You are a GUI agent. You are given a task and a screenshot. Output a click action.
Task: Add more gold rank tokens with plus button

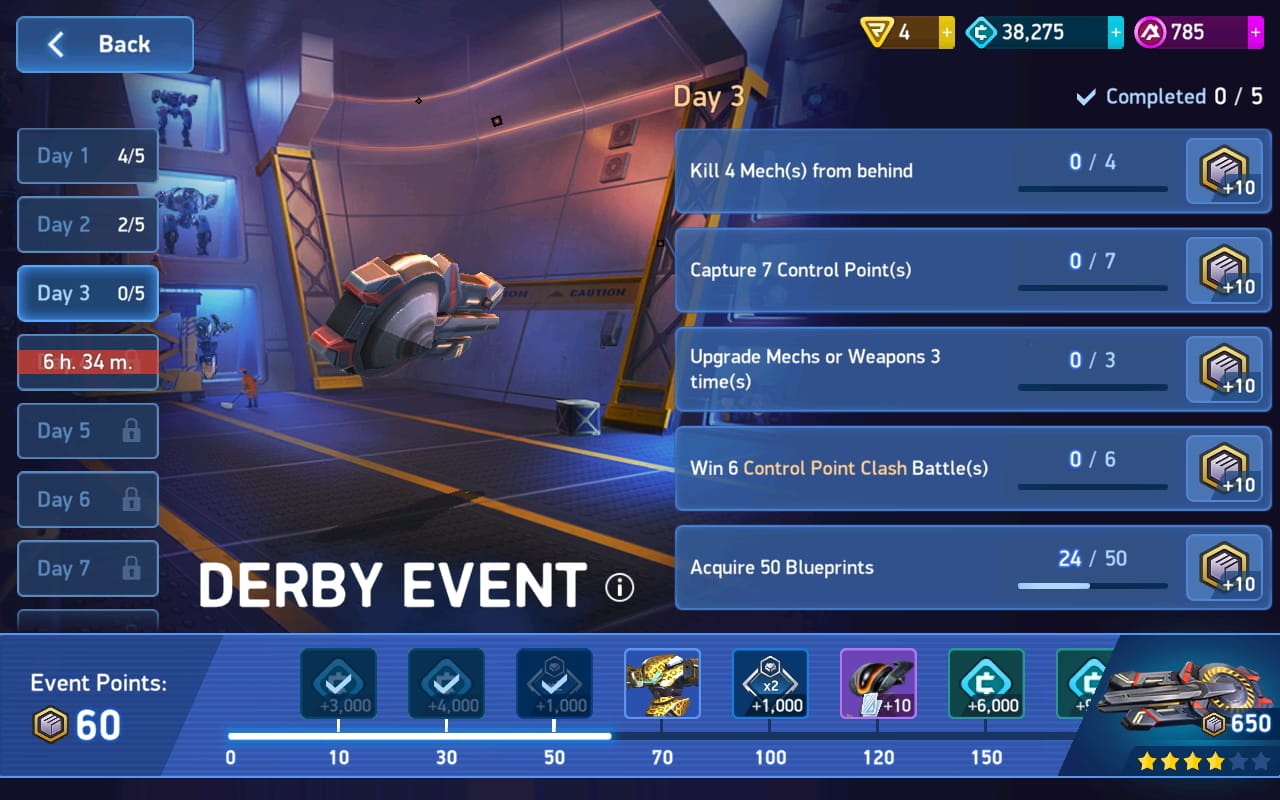click(946, 33)
